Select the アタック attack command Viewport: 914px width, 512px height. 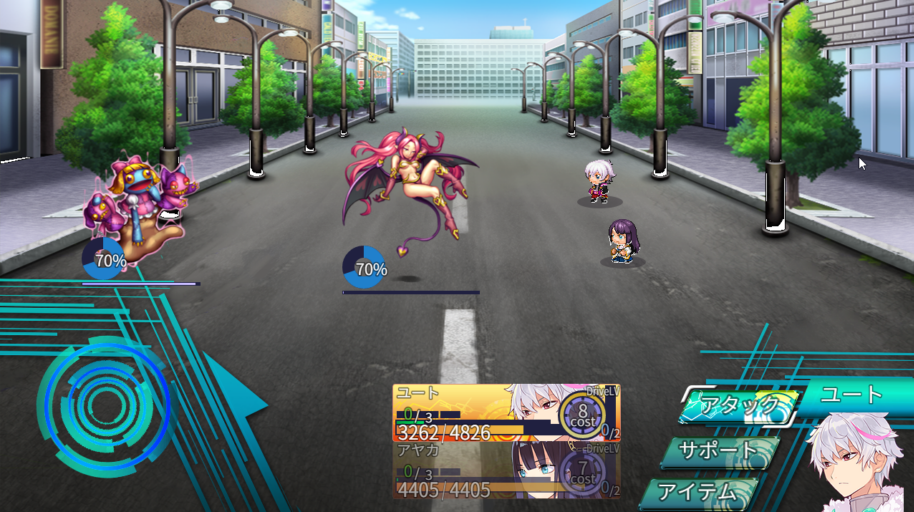738,406
